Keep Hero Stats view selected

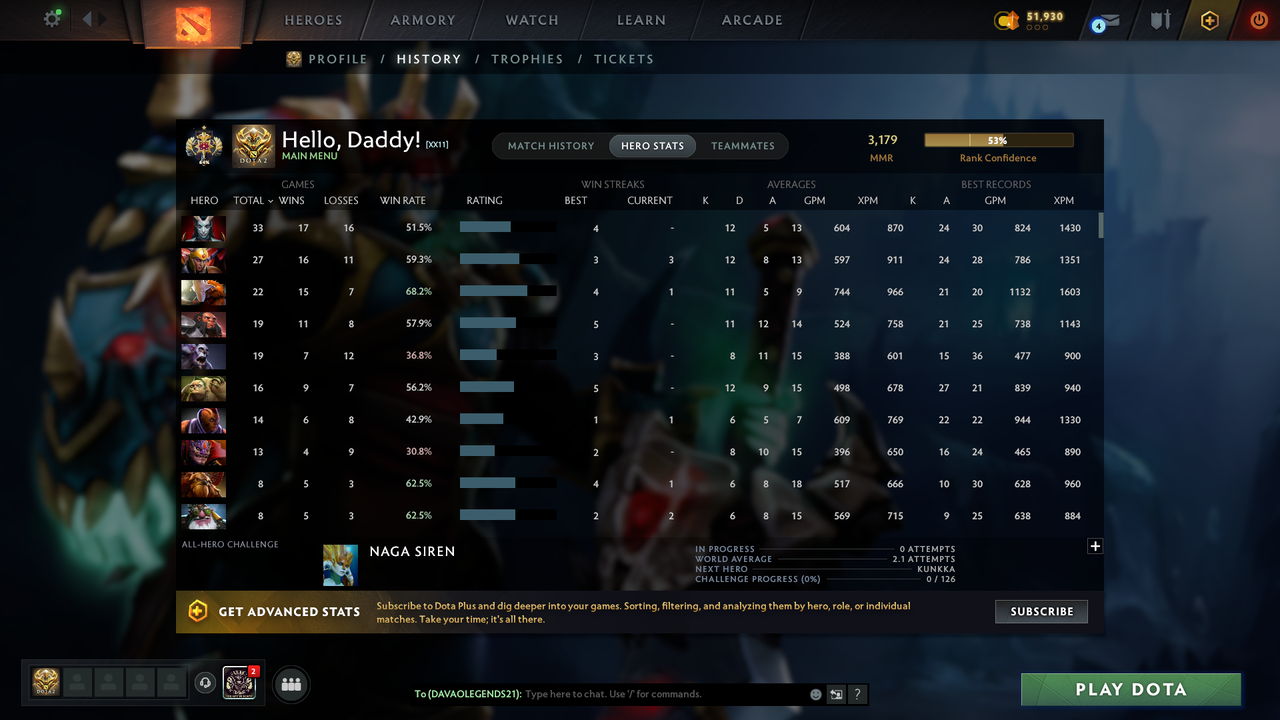(652, 146)
